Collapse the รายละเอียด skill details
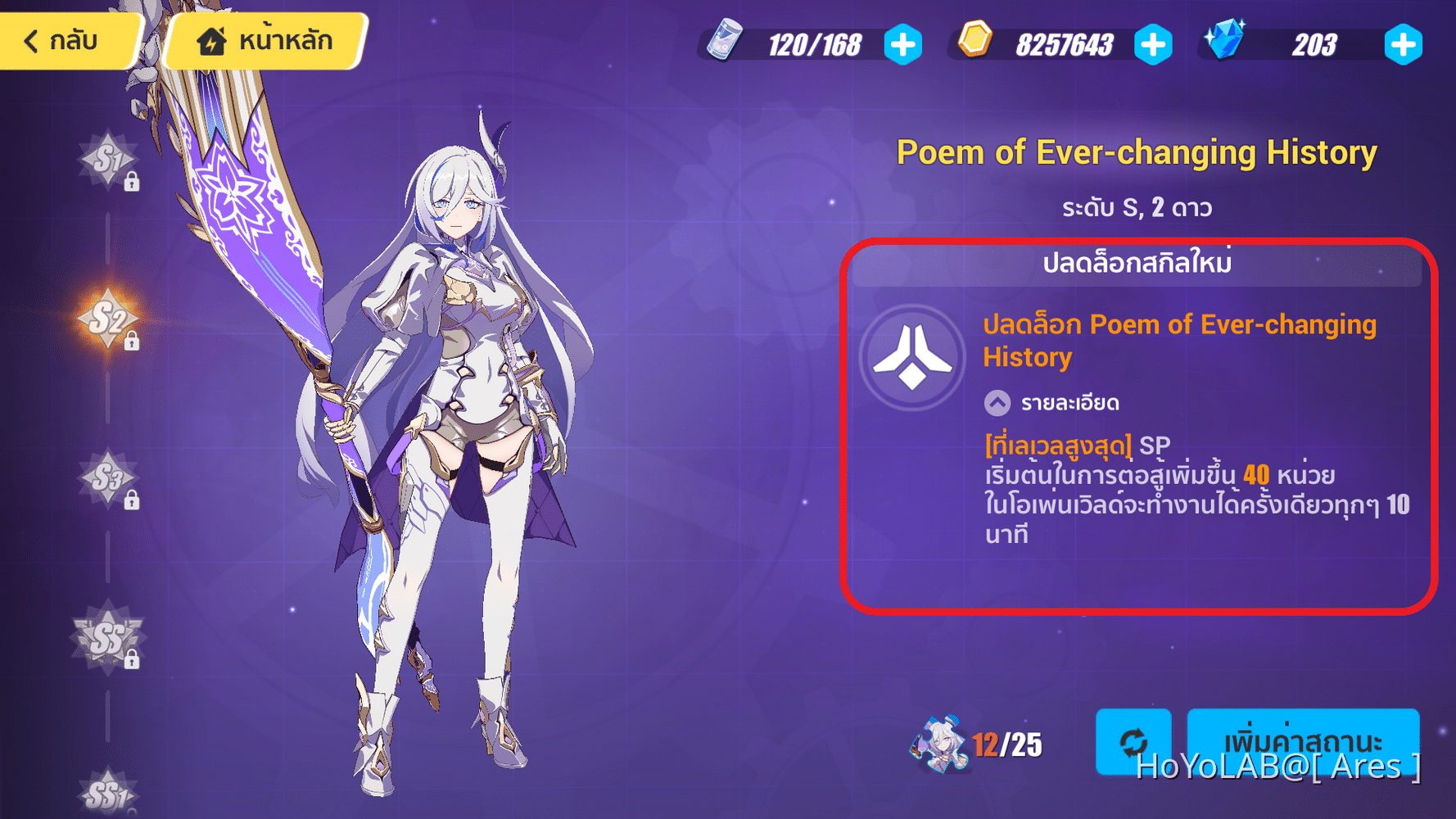Viewport: 1456px width, 819px height. click(997, 402)
